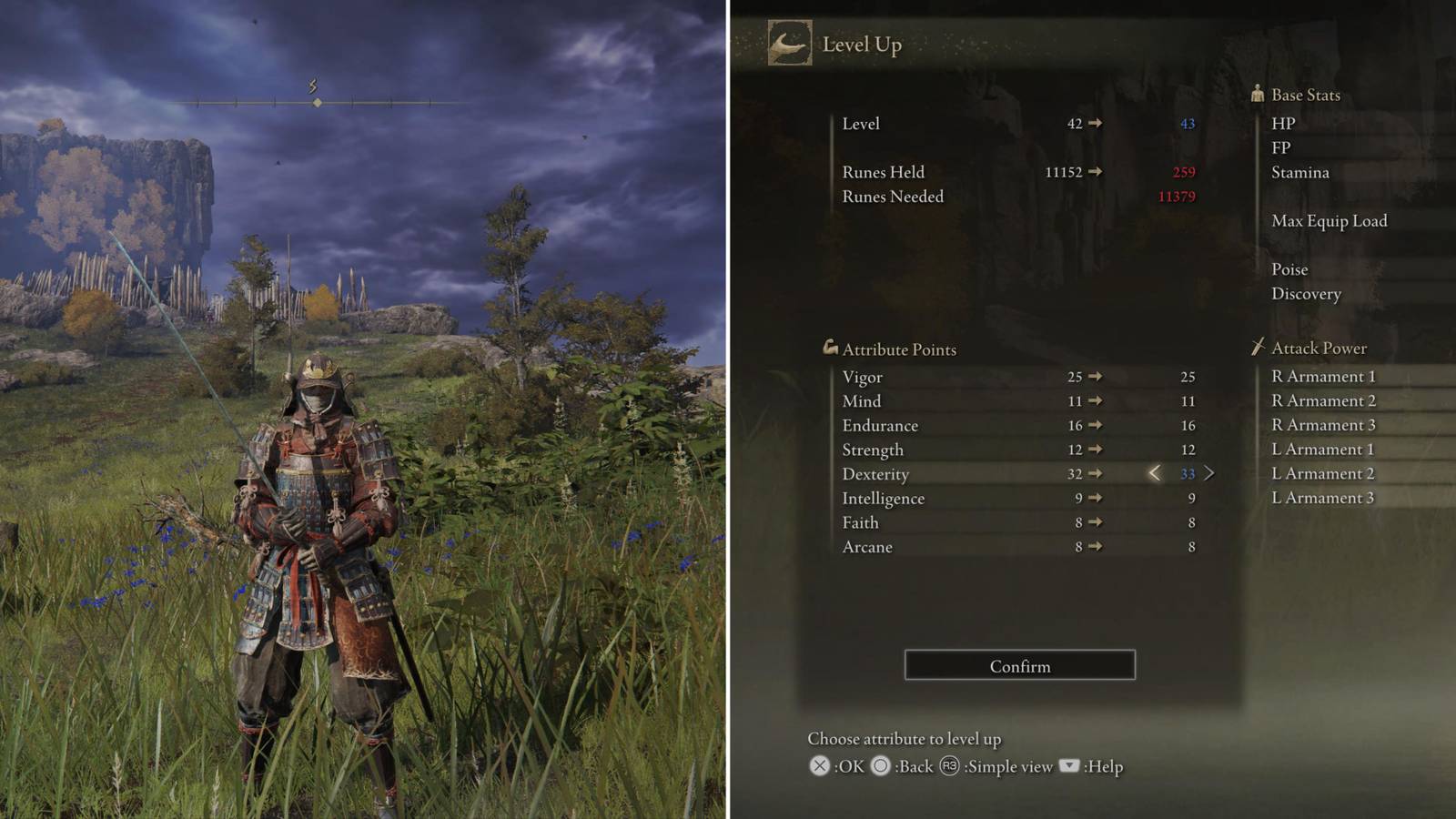Select the Vigor attribute row
Image resolution: width=1456 pixels, height=819 pixels.
pos(862,376)
